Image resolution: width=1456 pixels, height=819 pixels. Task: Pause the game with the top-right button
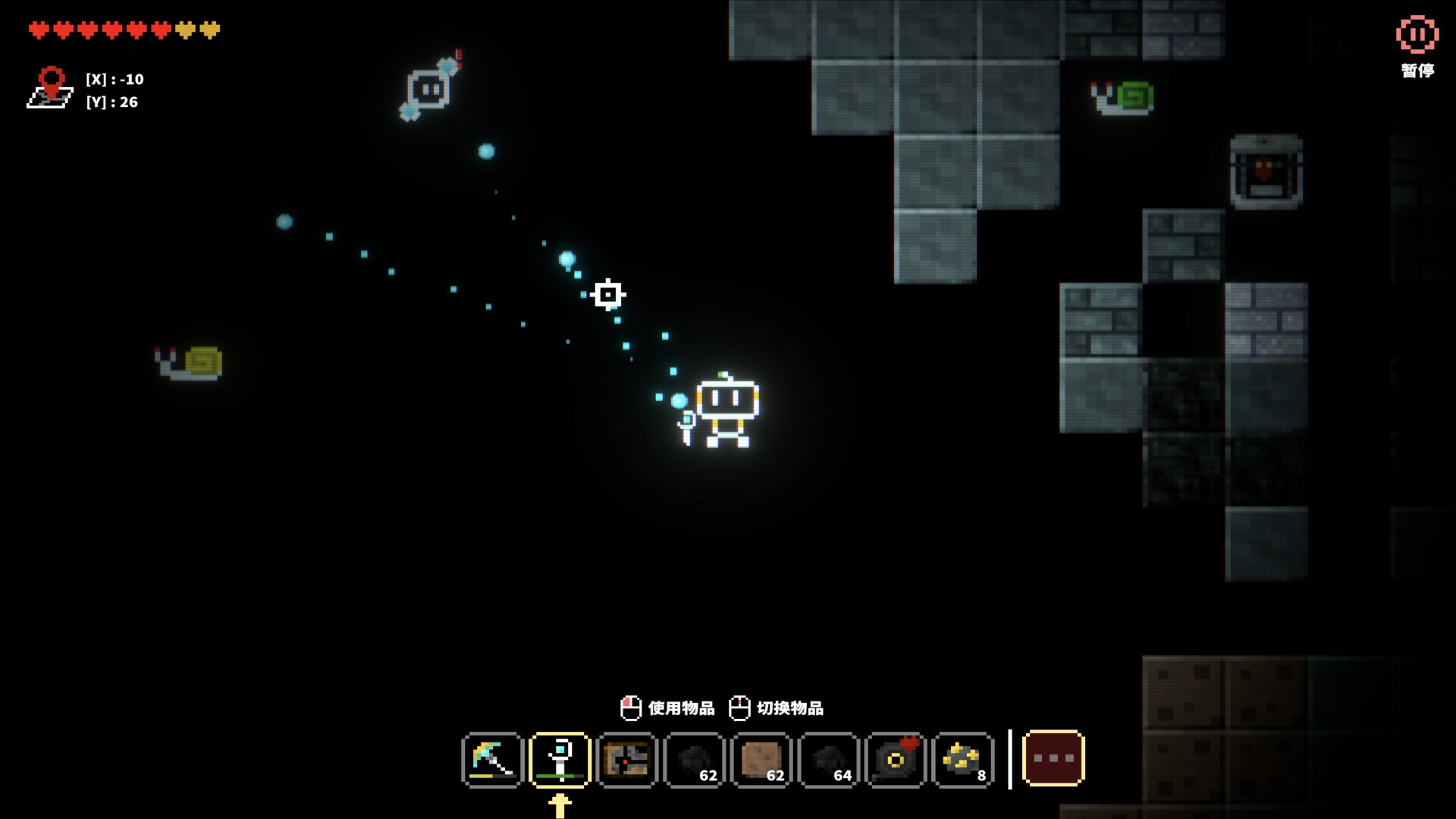click(1417, 36)
